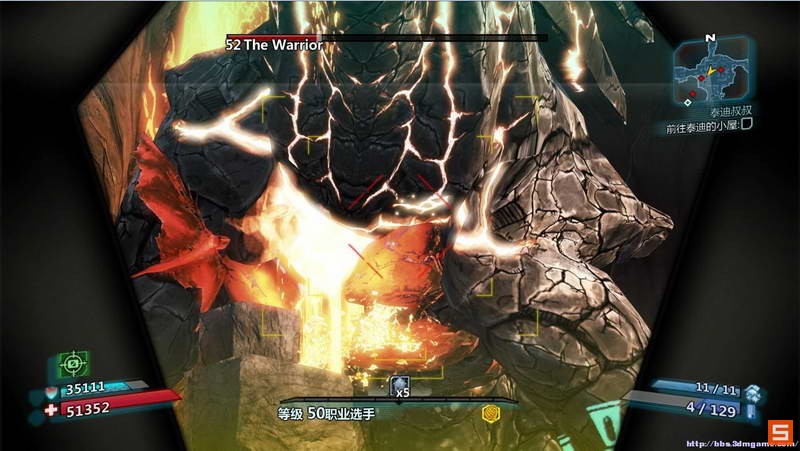
Task: Select the yellow hexagon badass token icon
Action: (490, 413)
